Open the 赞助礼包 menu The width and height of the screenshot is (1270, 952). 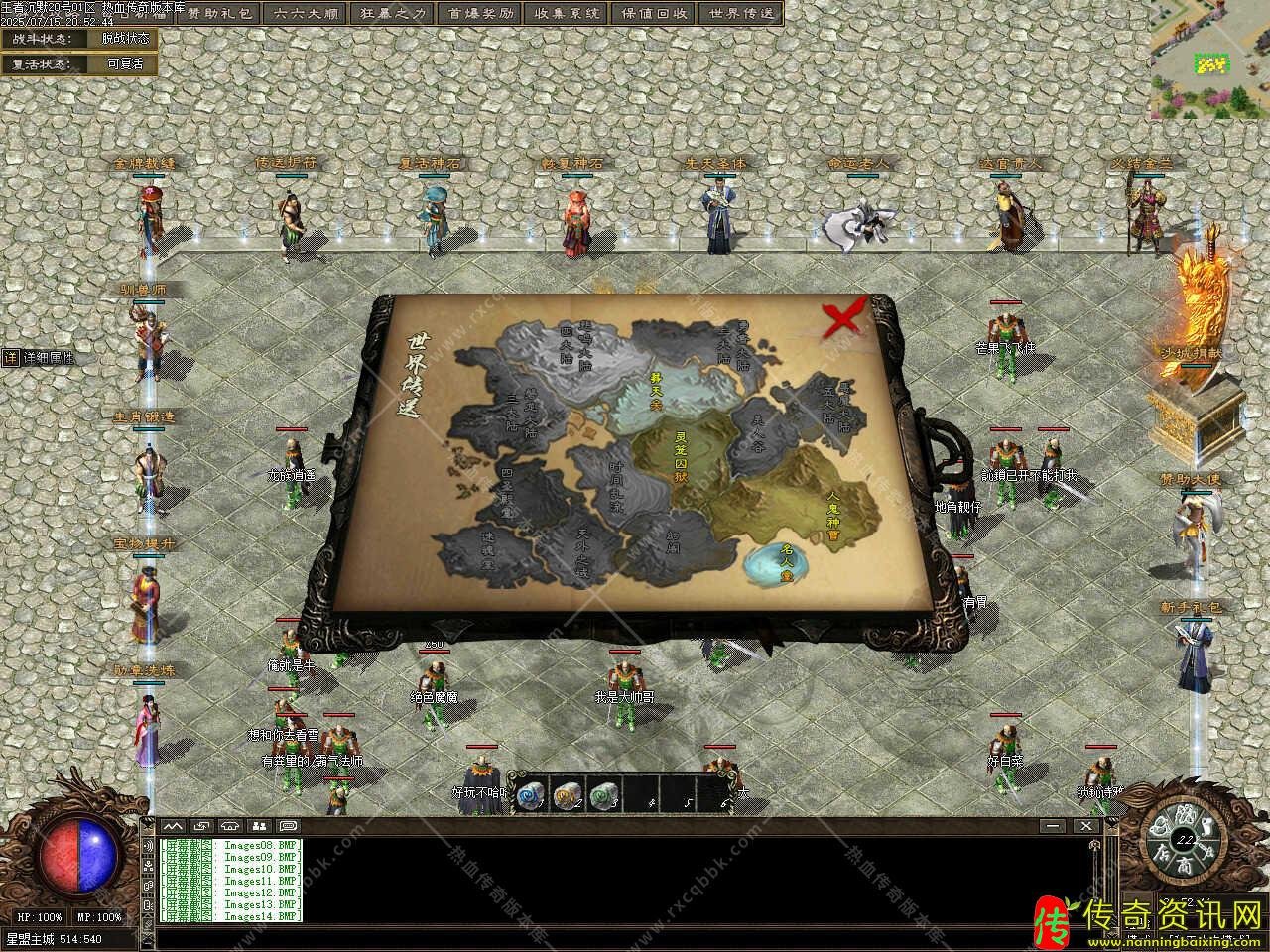click(x=220, y=13)
